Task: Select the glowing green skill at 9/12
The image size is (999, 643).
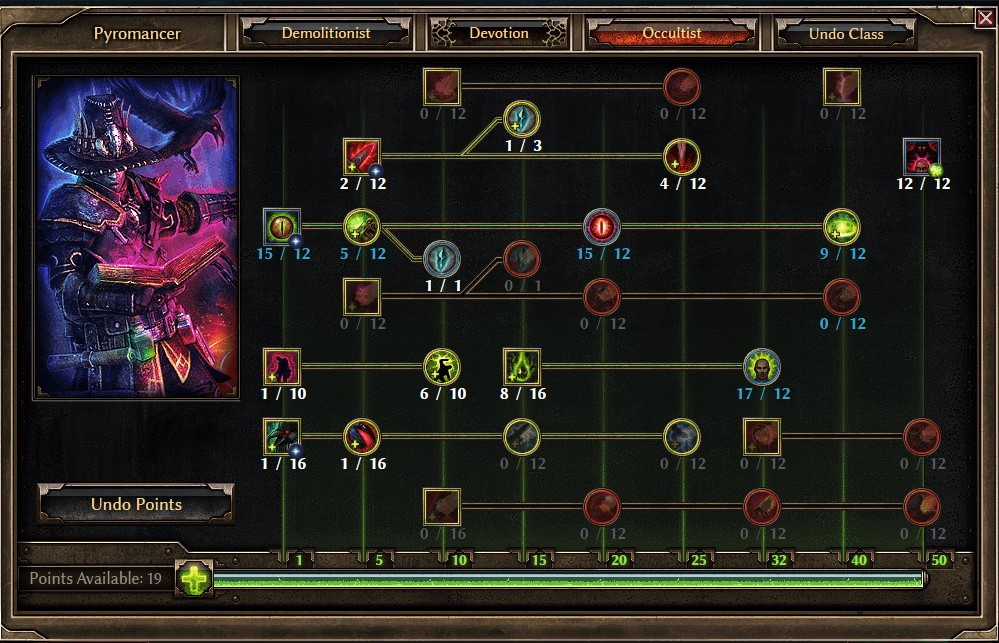Action: [842, 227]
